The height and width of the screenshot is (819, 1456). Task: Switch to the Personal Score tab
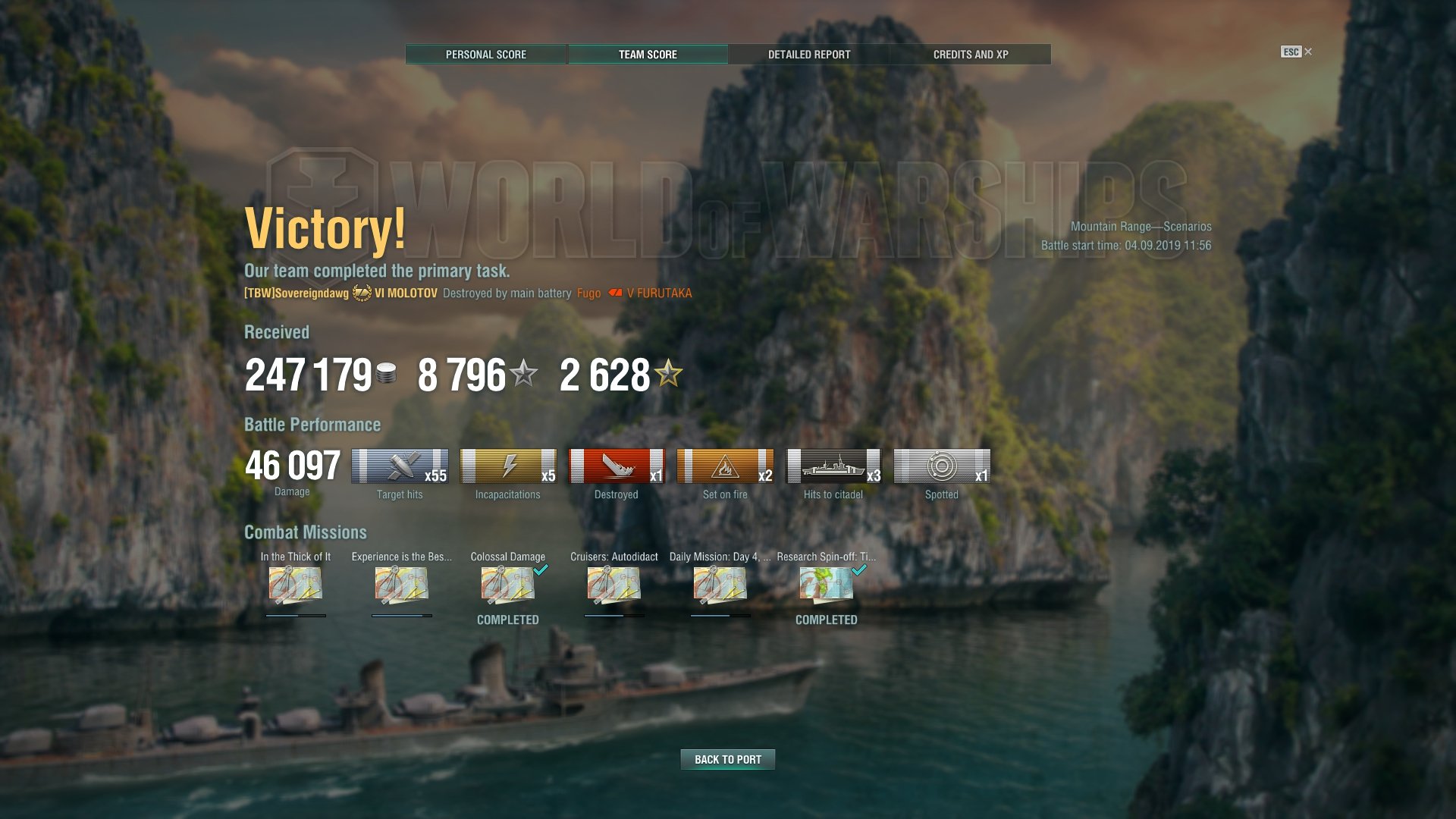[x=486, y=55]
